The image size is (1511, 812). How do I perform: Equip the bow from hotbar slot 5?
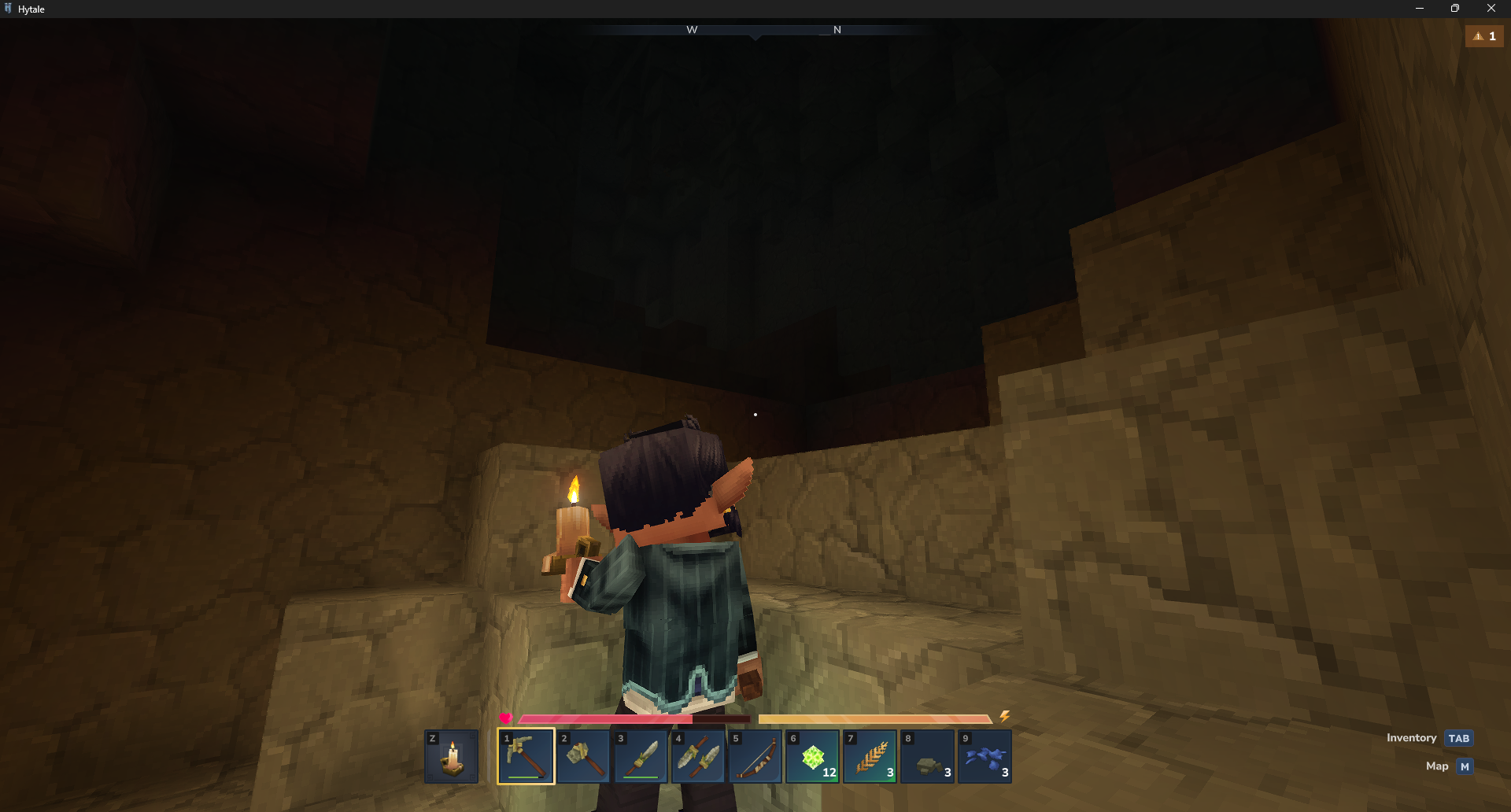click(x=756, y=755)
